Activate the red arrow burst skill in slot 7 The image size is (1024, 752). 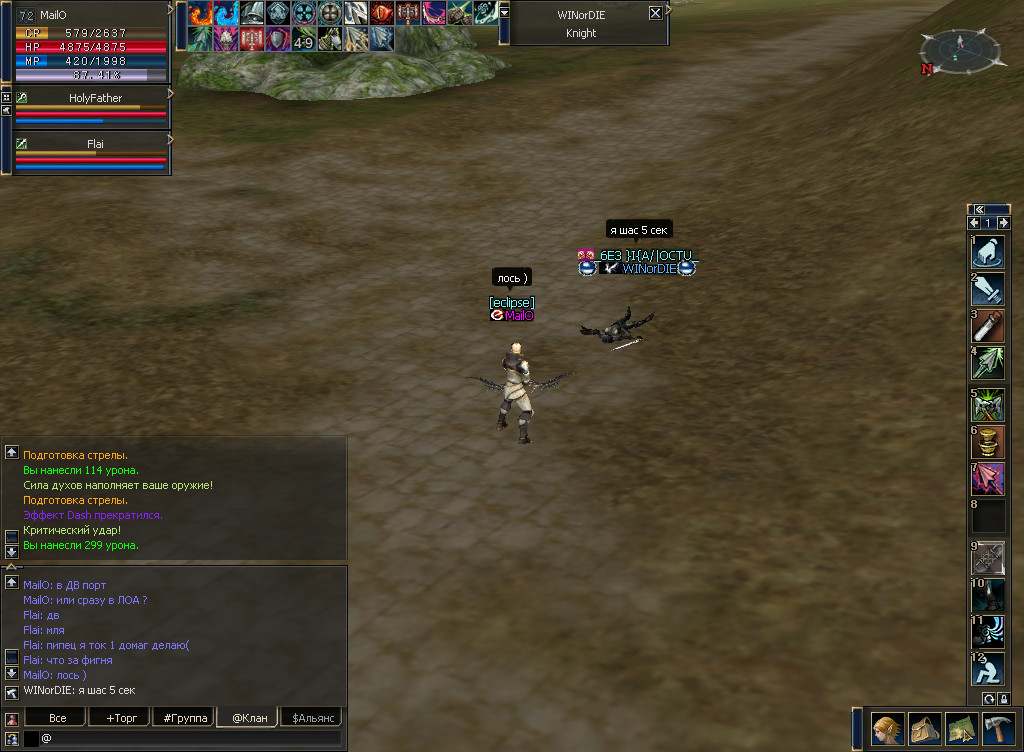pos(988,478)
